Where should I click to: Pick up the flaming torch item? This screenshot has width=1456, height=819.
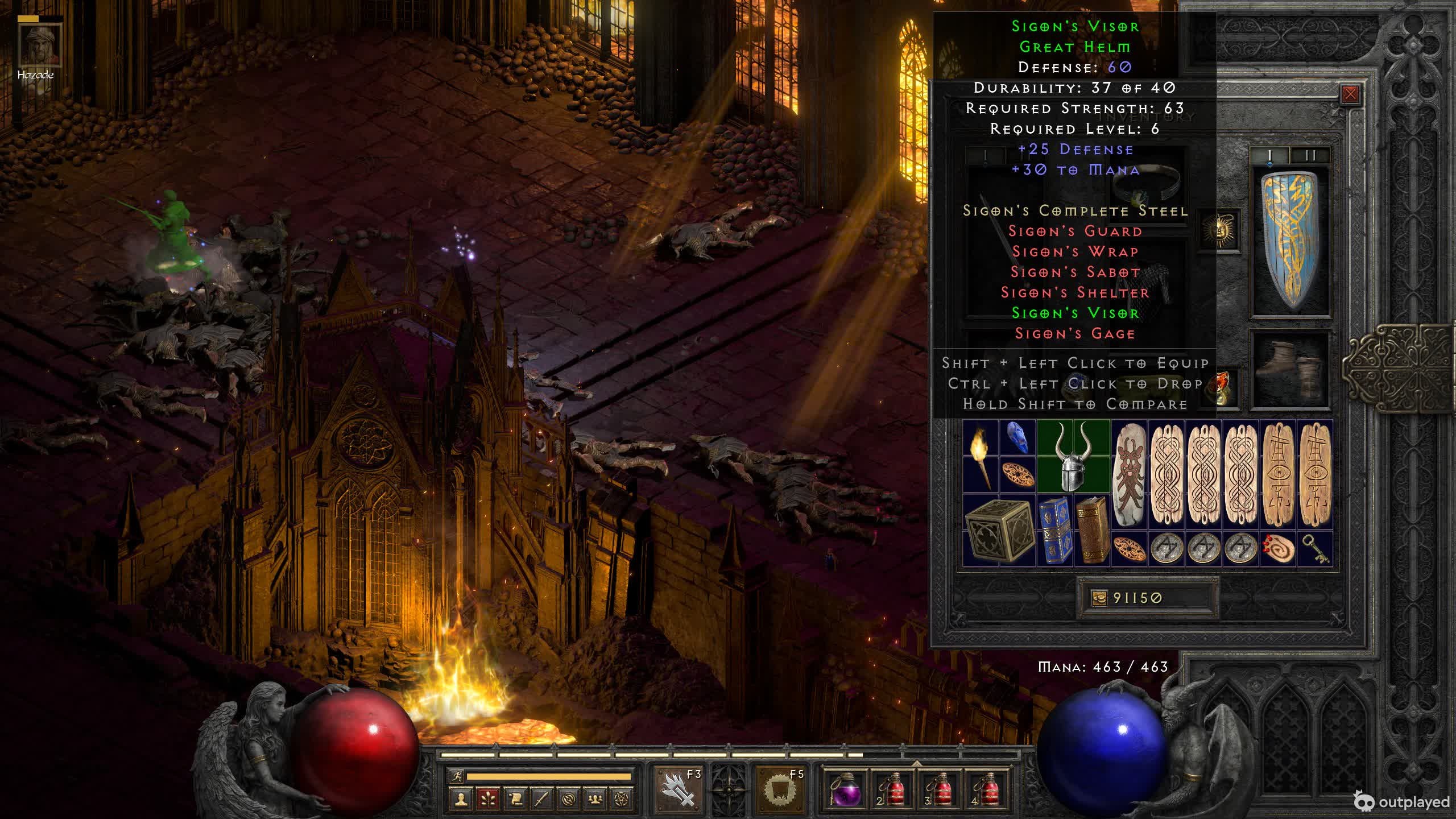pyautogui.click(x=981, y=457)
